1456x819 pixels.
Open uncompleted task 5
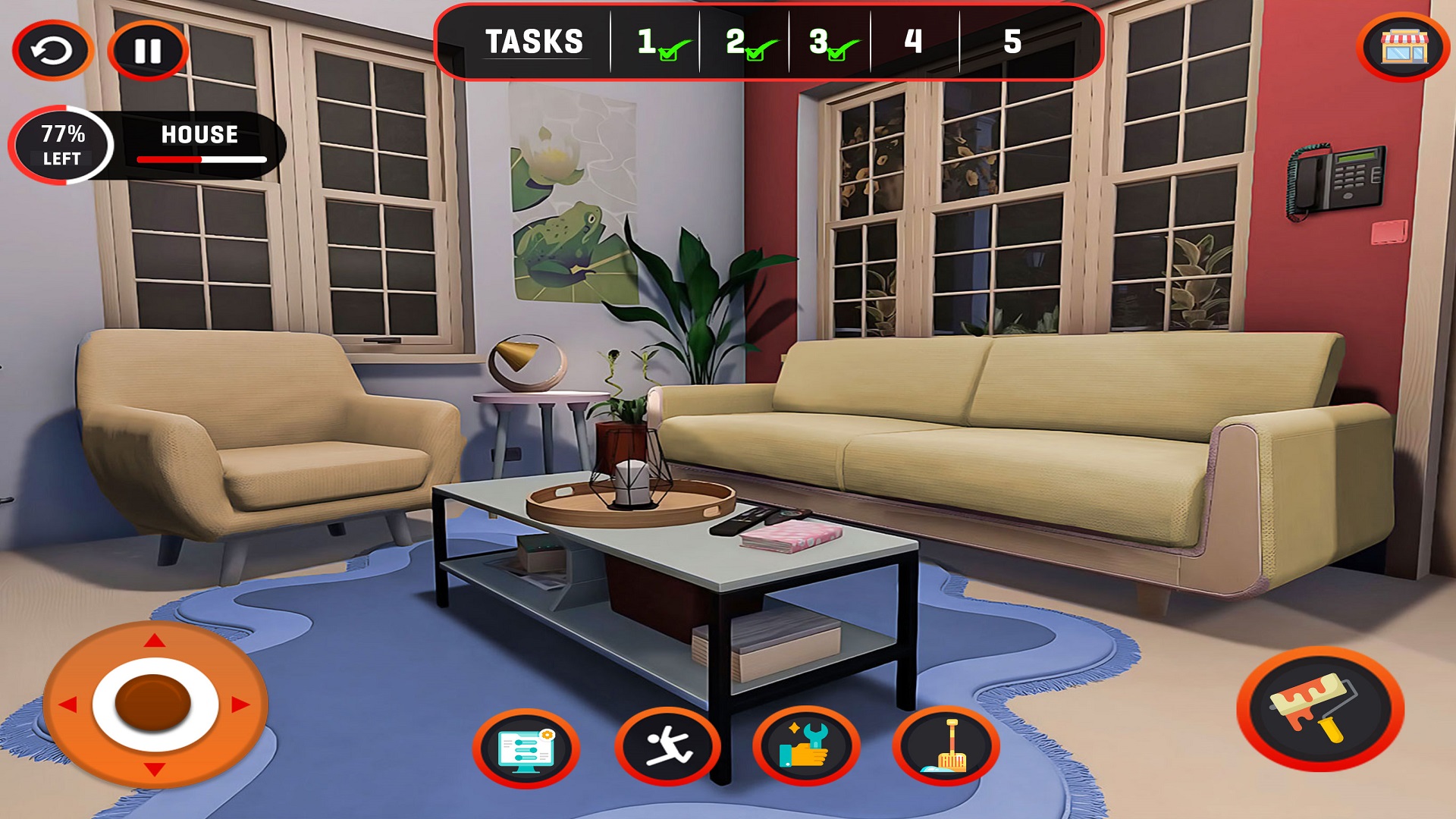click(1012, 42)
